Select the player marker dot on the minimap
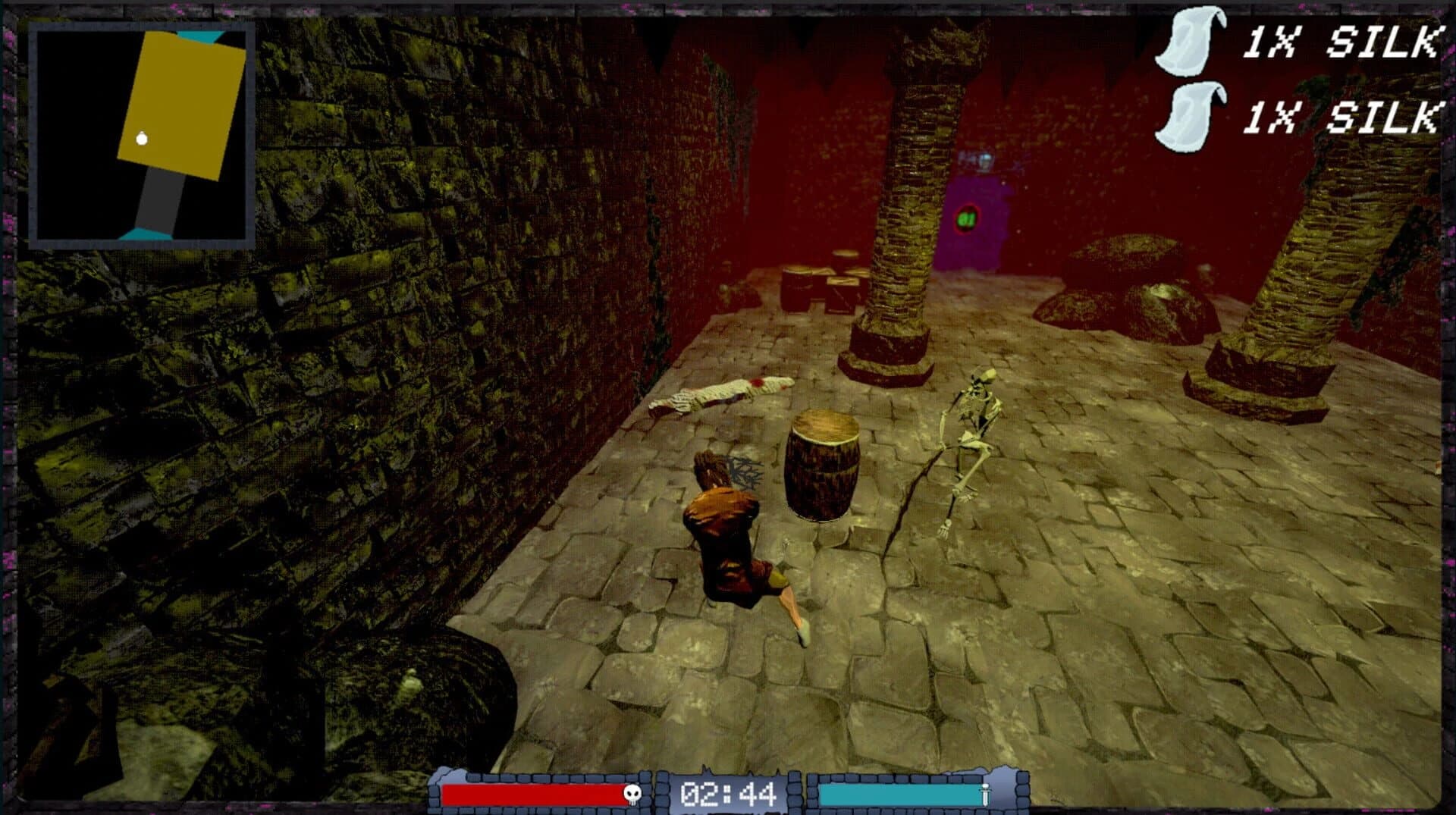This screenshot has width=1456, height=815. [x=140, y=139]
